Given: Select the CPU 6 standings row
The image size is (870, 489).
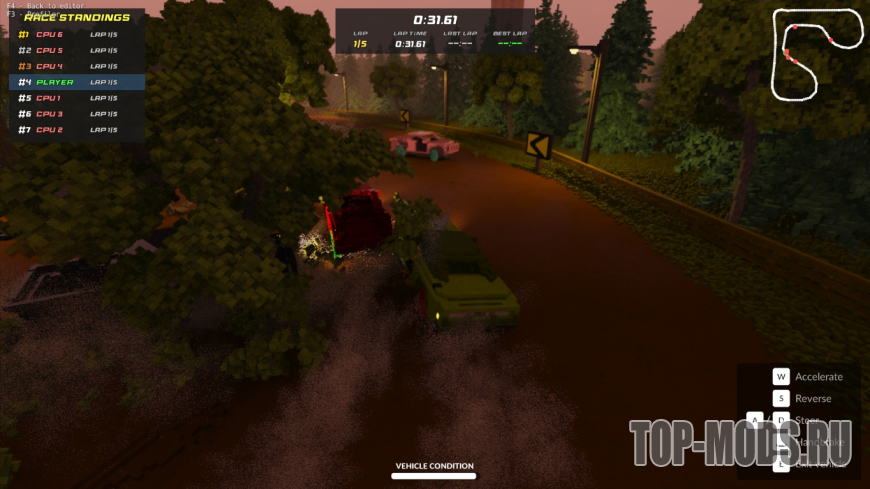Looking at the screenshot, I should (77, 34).
